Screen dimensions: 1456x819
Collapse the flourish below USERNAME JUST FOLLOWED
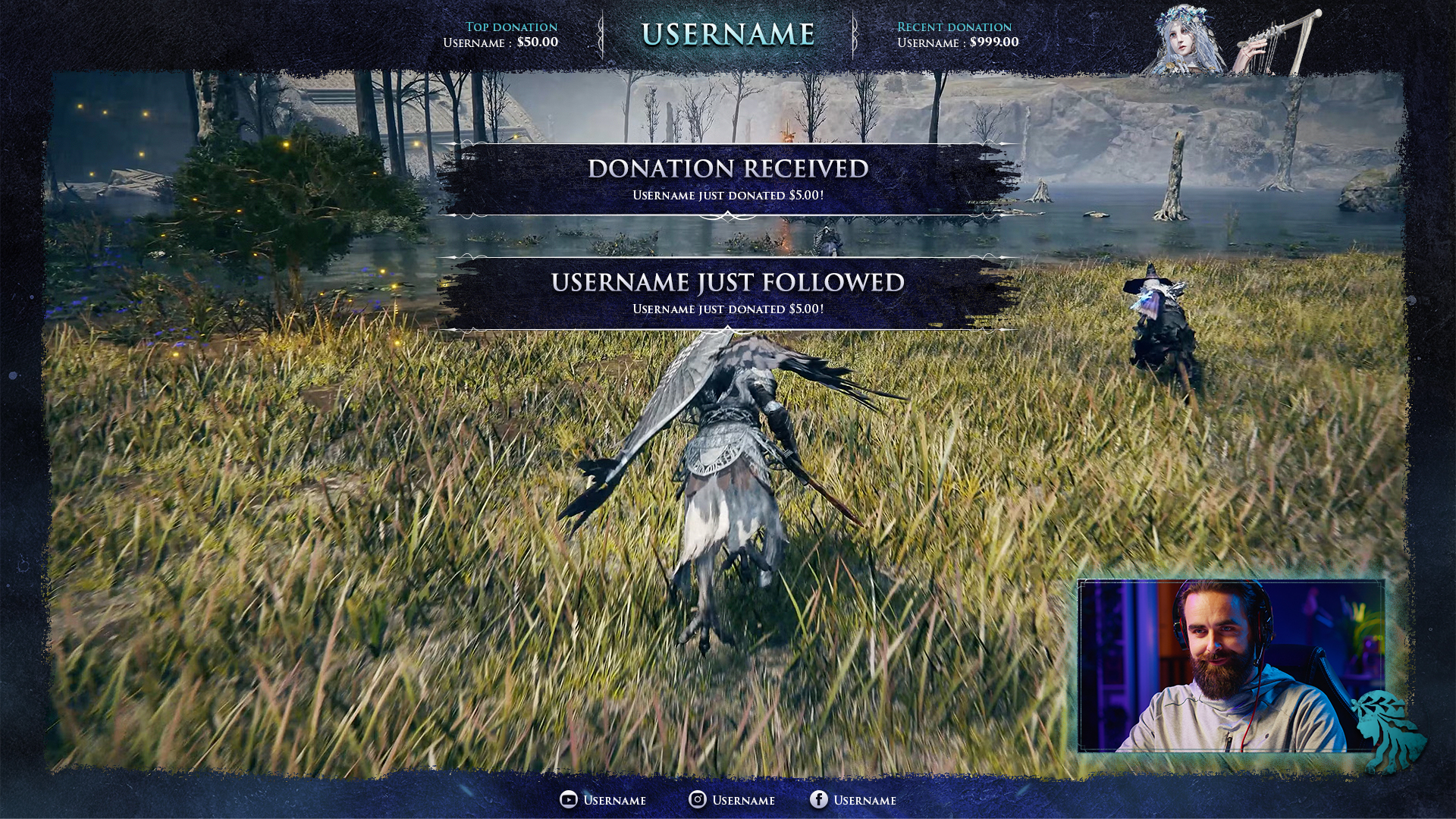click(x=728, y=330)
